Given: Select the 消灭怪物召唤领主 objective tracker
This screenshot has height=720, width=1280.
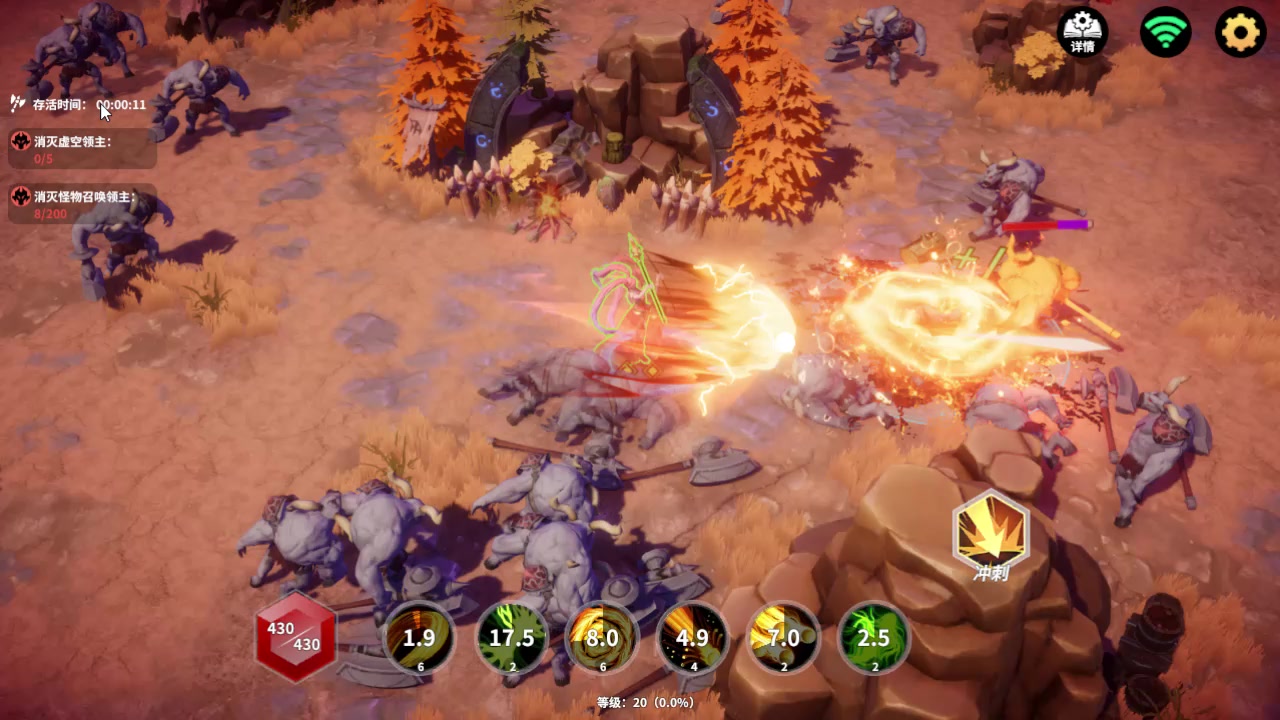Looking at the screenshot, I should click(82, 204).
